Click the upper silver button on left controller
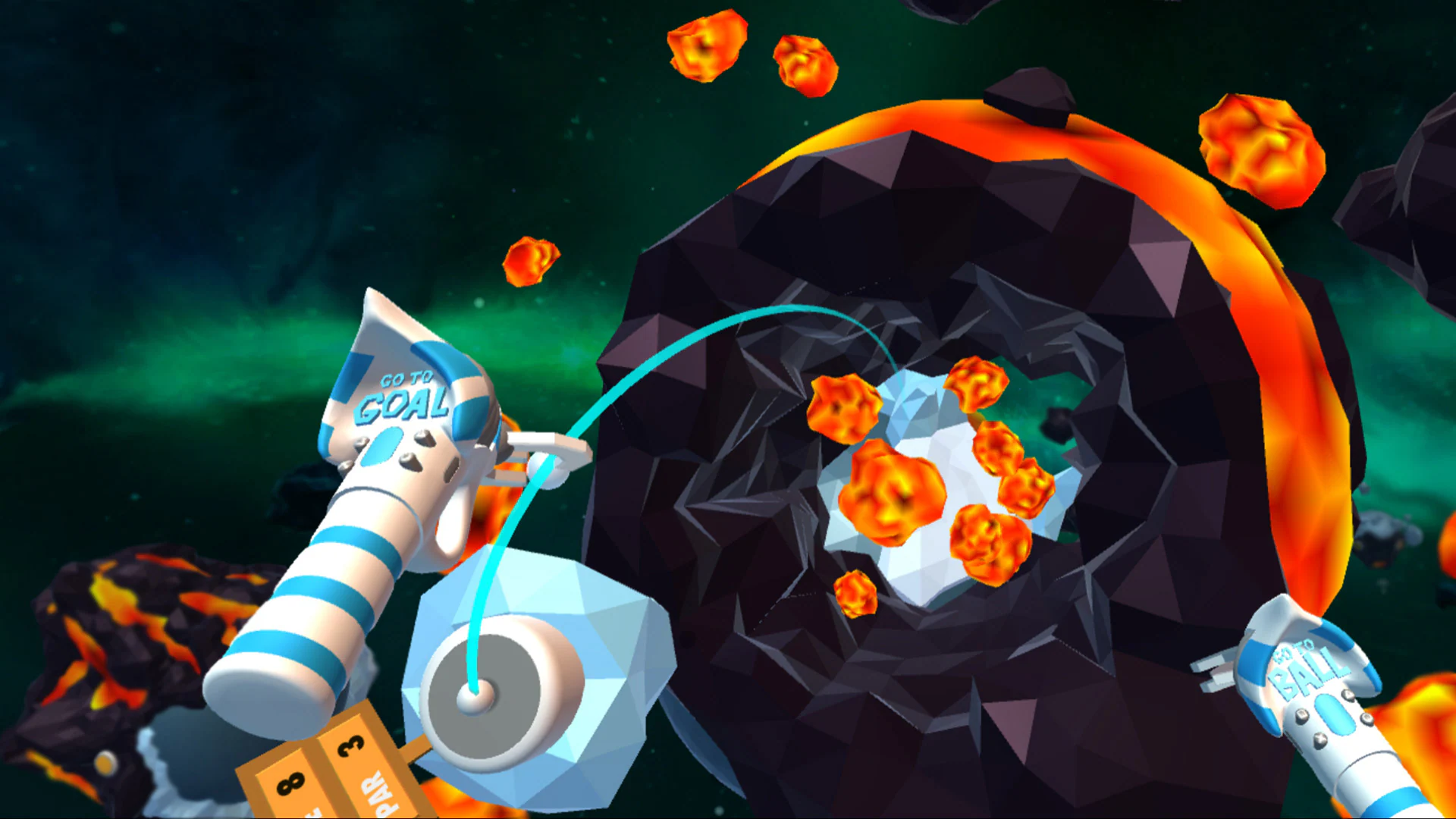Screen dimensions: 1456x819 424,438
